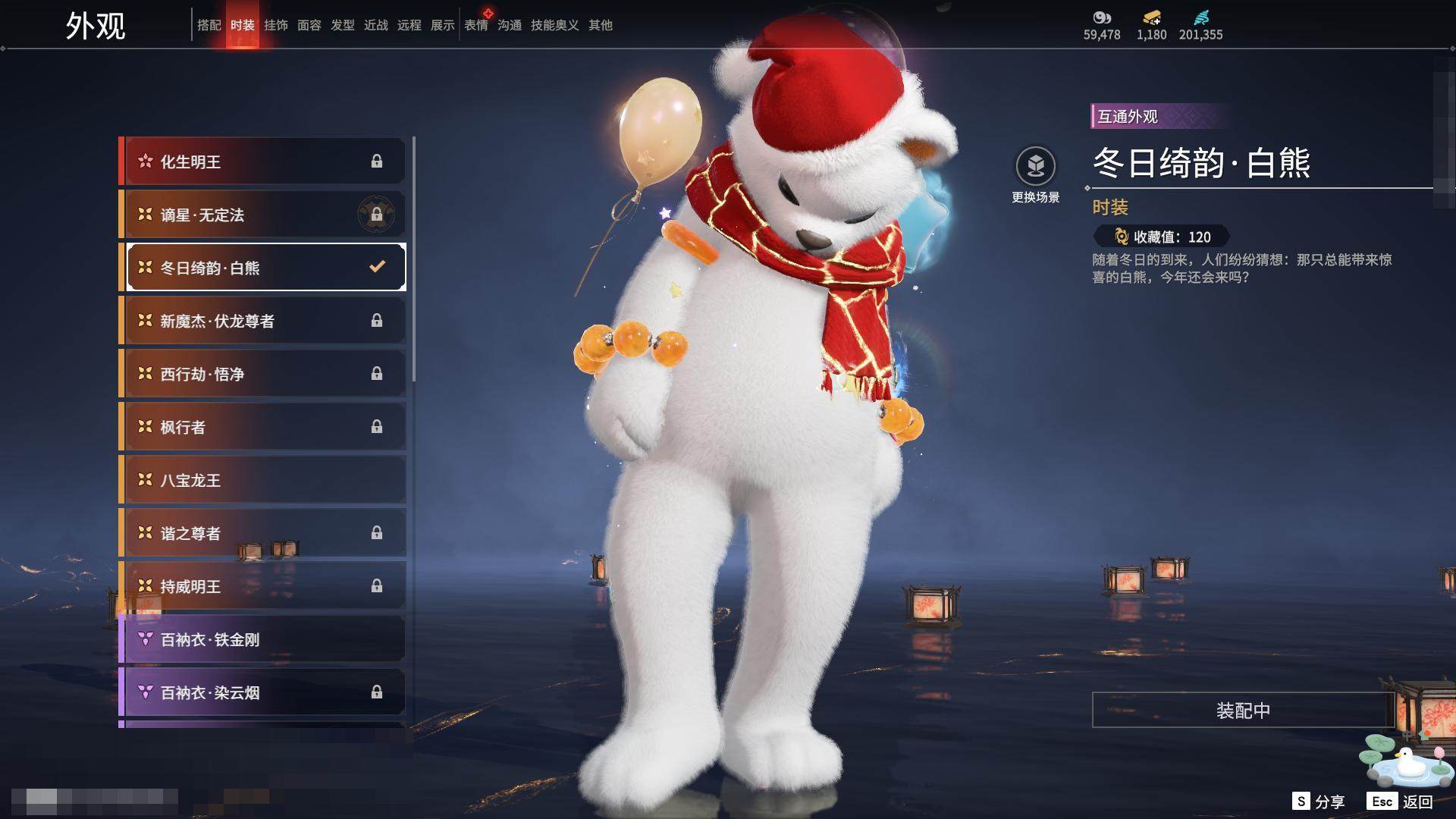This screenshot has width=1456, height=819.
Task: Choose the 枫行者 outfit row
Action: tap(264, 427)
